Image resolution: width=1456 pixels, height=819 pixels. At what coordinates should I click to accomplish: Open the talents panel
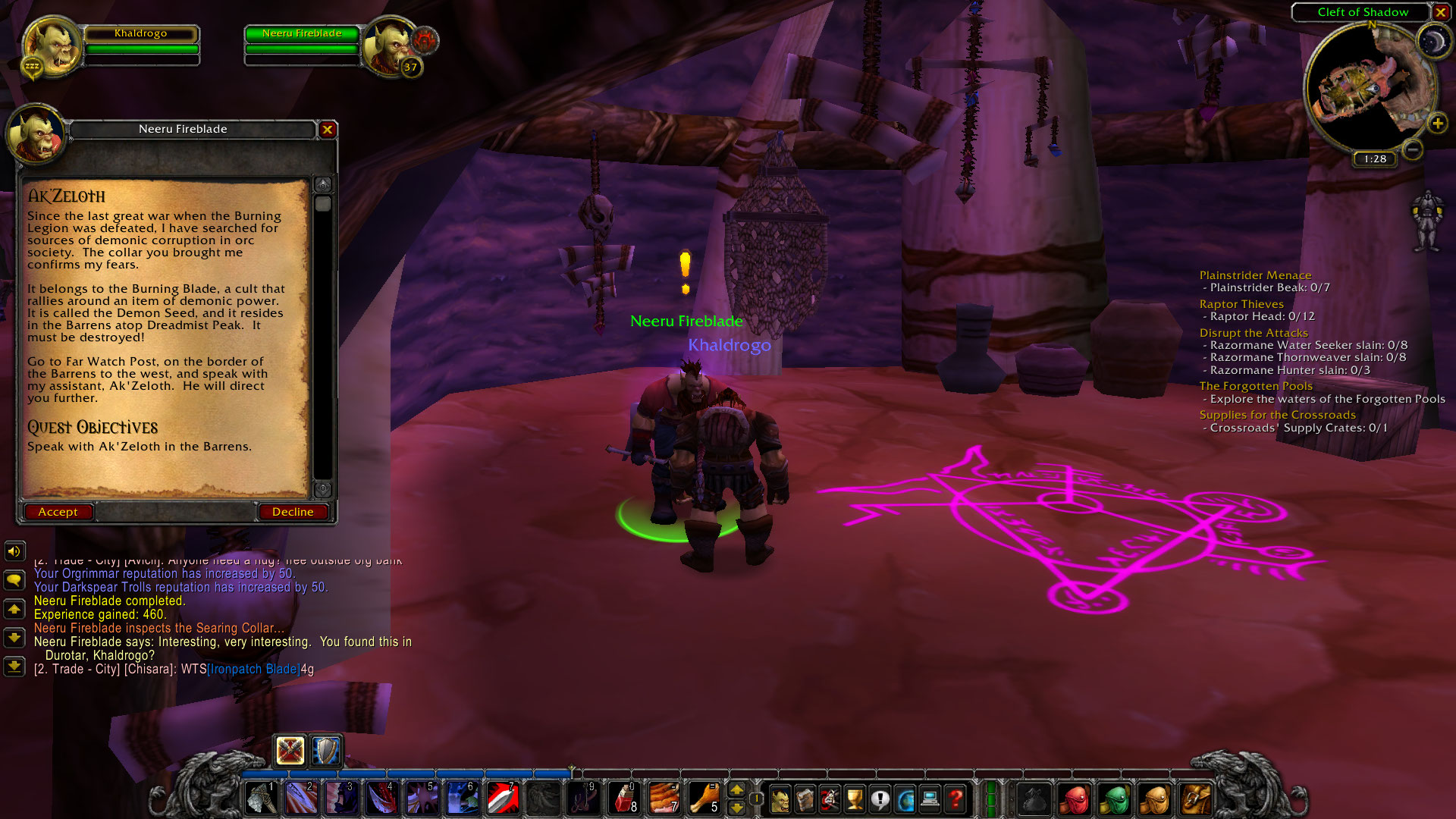[830, 799]
